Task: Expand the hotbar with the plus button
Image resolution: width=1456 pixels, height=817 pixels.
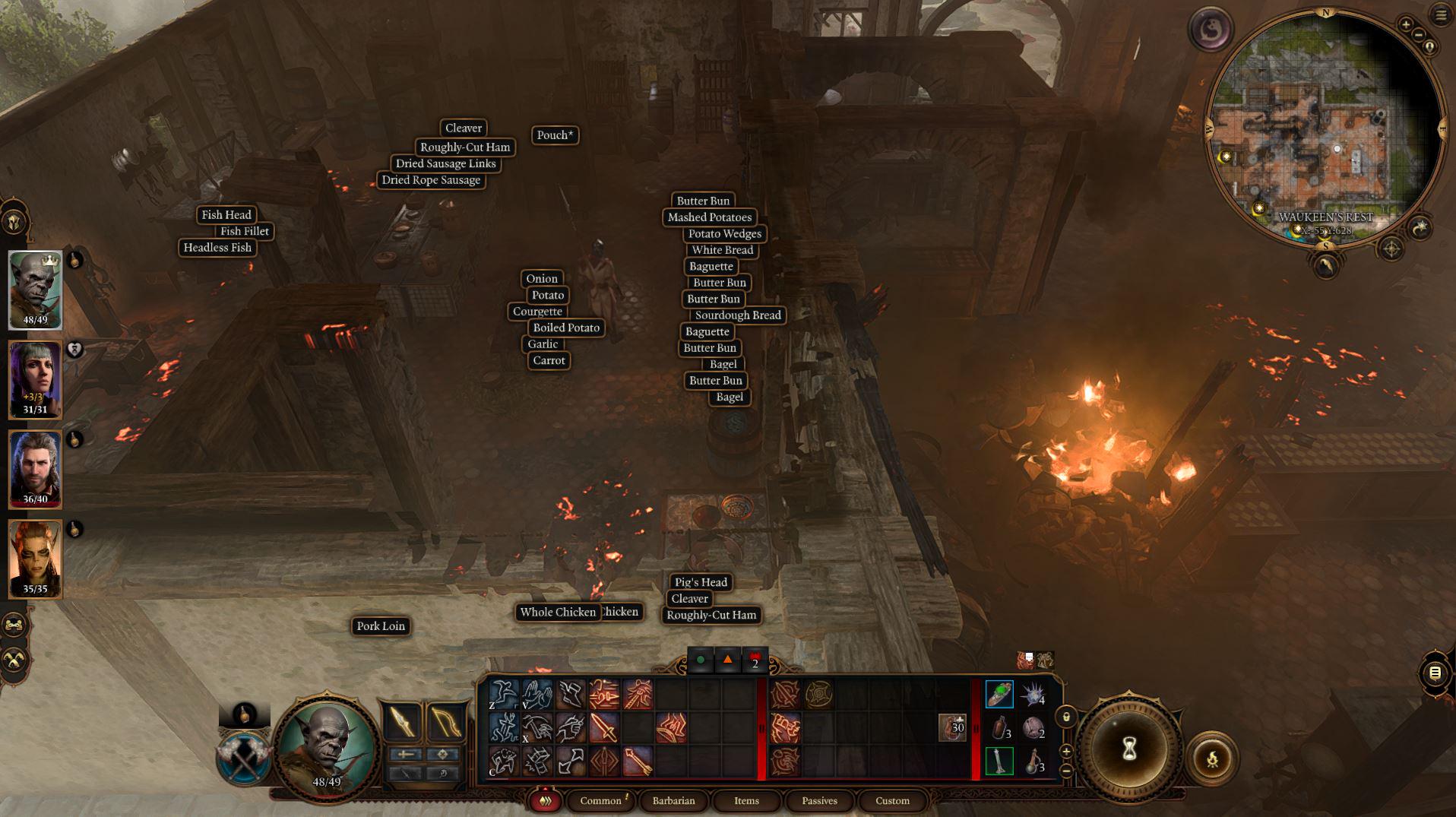Action: pos(1067,752)
